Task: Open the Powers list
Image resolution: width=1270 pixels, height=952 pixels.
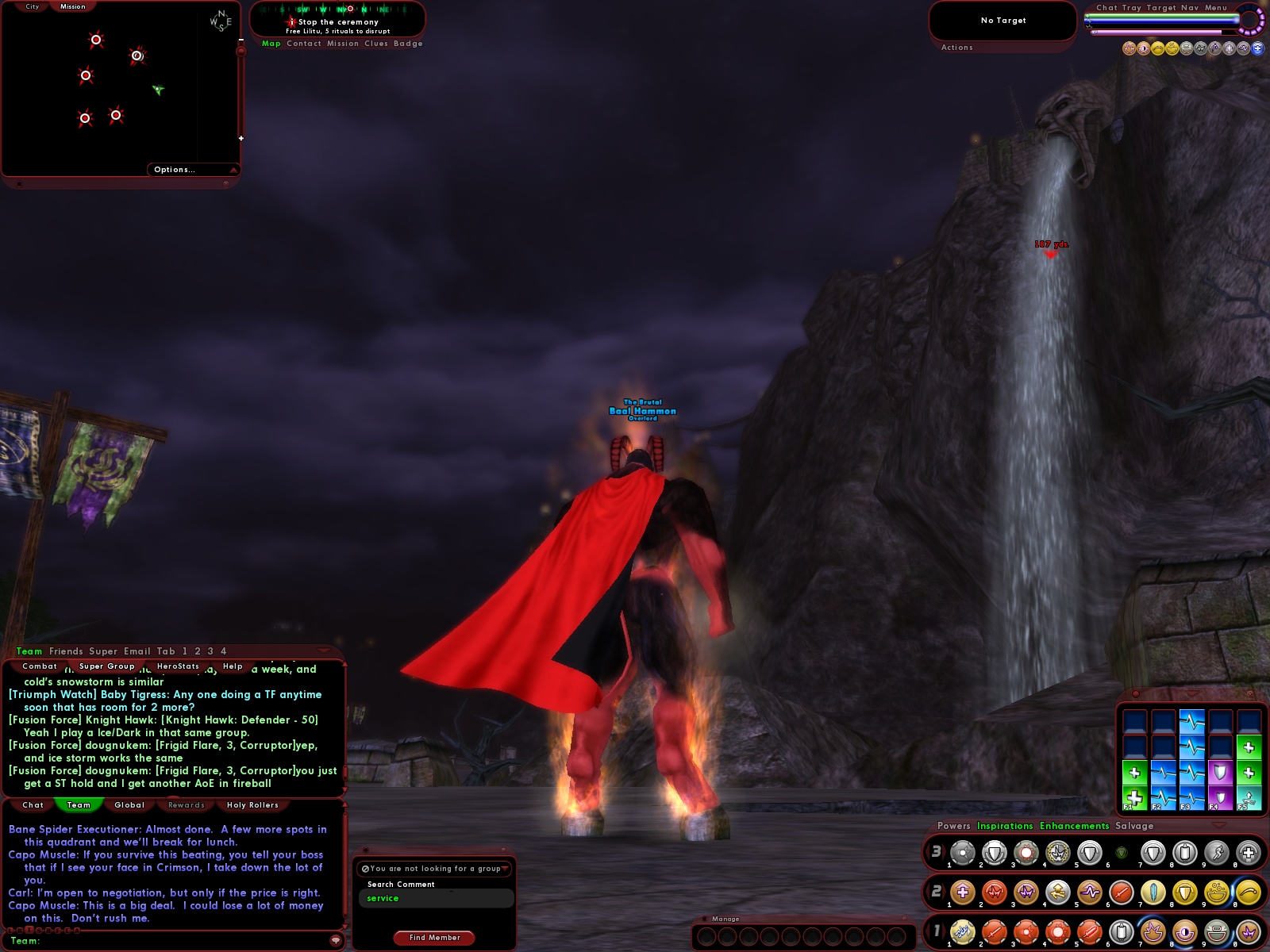Action: click(953, 826)
